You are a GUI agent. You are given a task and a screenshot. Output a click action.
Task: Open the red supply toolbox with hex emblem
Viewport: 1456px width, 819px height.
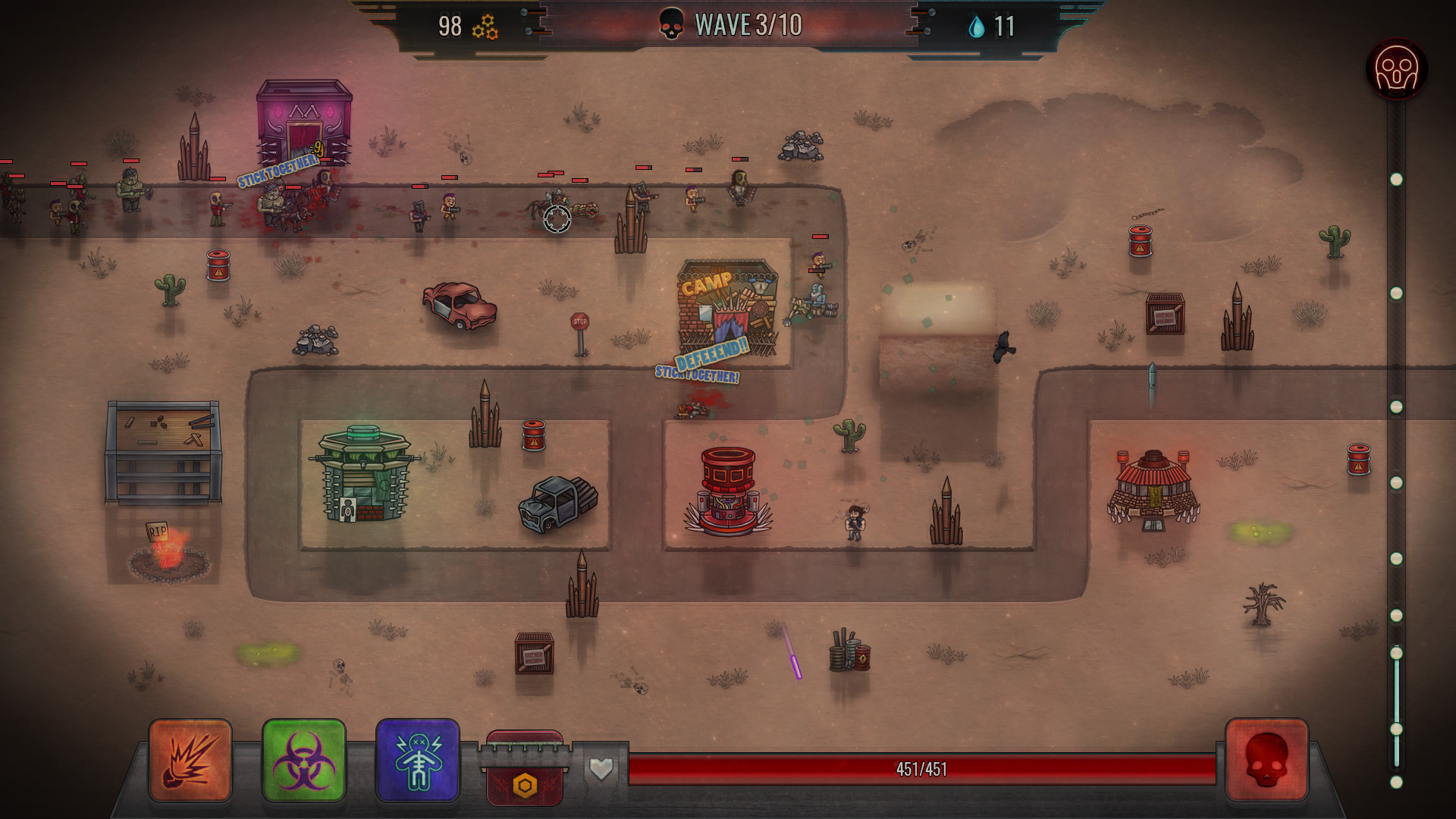point(523,770)
